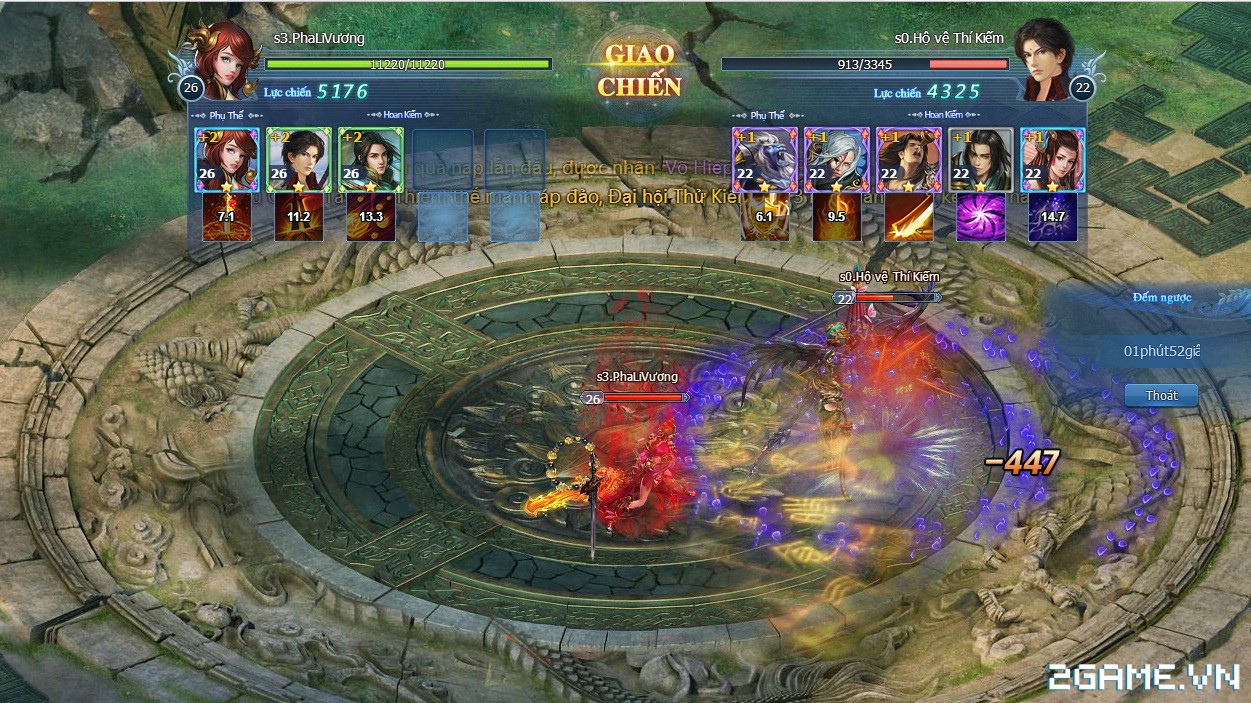This screenshot has width=1251, height=703.
Task: Activate the flaming sword skill showing 7.1
Action: 227,218
